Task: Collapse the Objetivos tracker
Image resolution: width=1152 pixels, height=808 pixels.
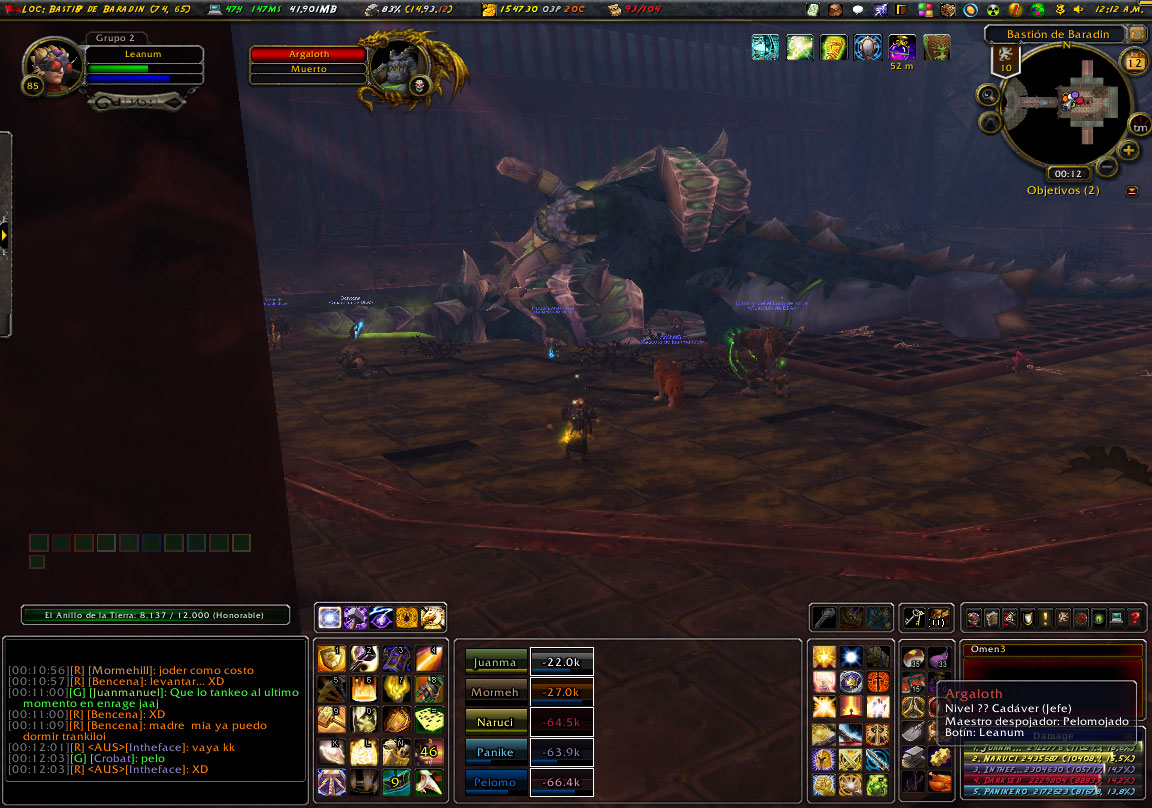Action: tap(1132, 191)
